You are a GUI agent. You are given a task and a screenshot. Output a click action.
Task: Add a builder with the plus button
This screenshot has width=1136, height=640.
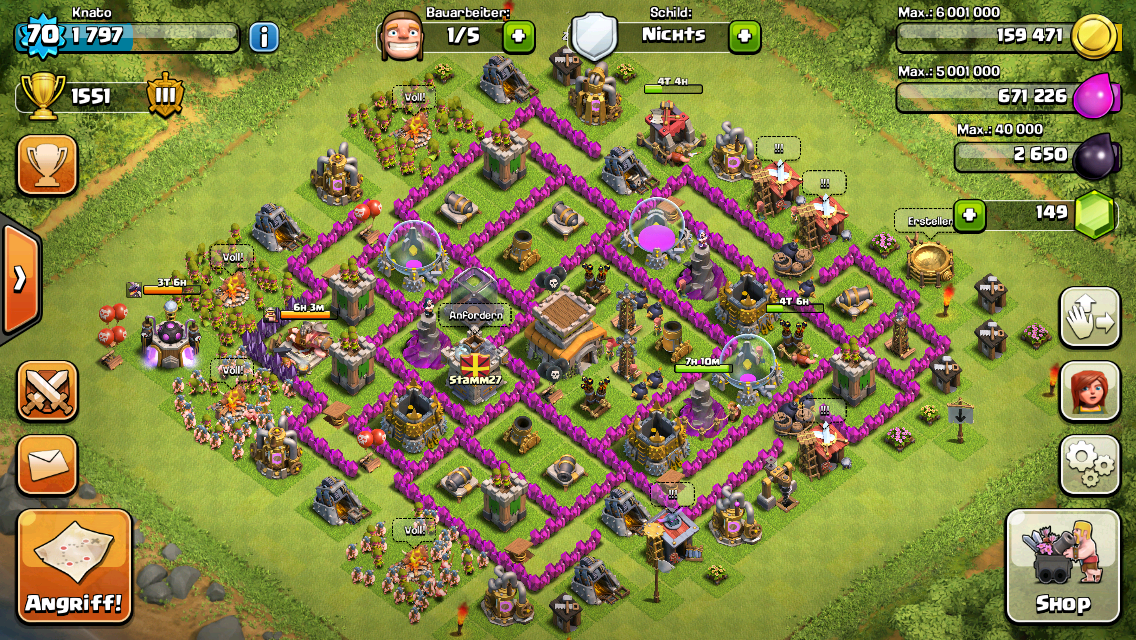[x=518, y=37]
